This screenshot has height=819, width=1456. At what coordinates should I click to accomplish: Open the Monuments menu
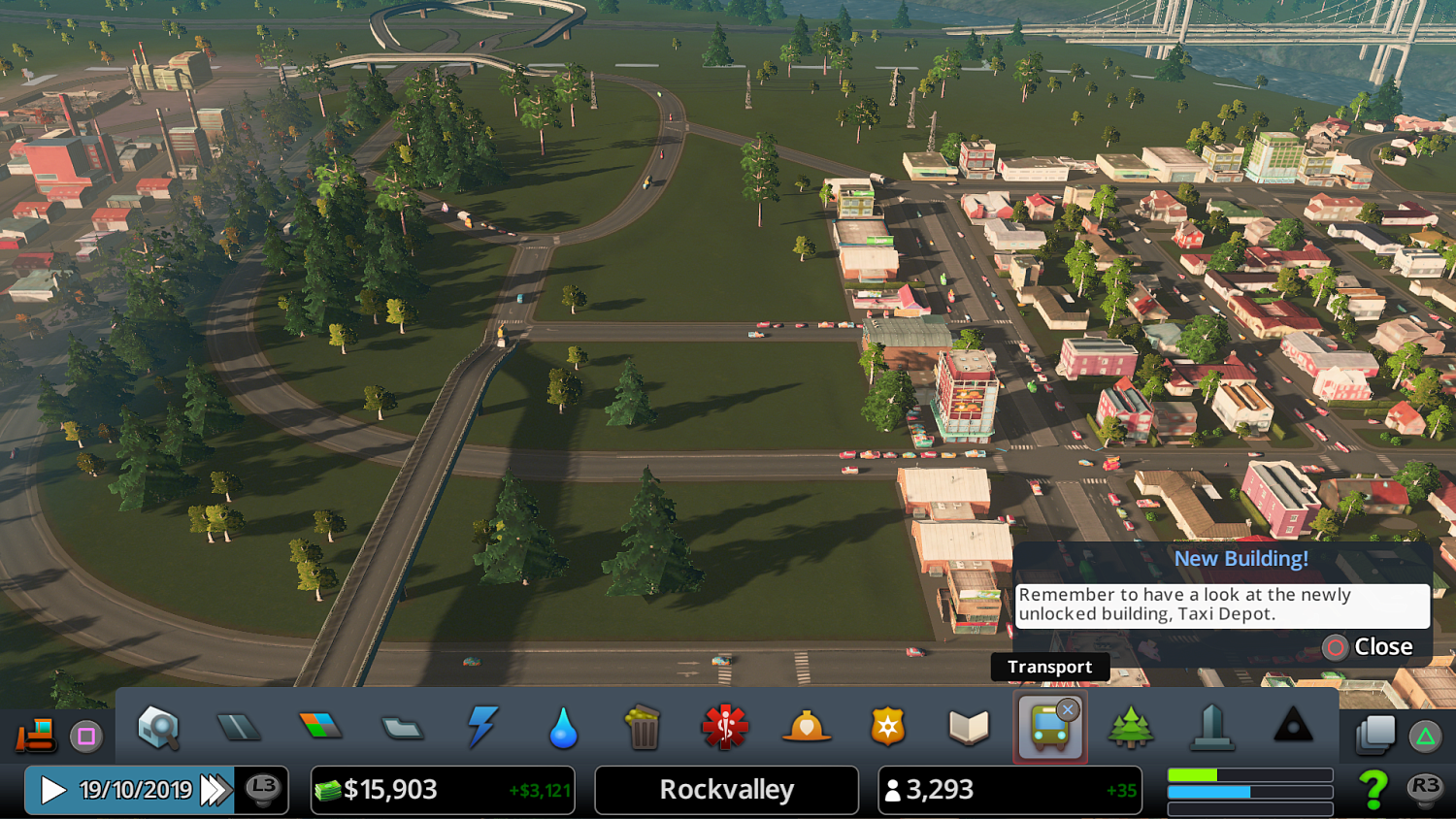[x=1292, y=726]
